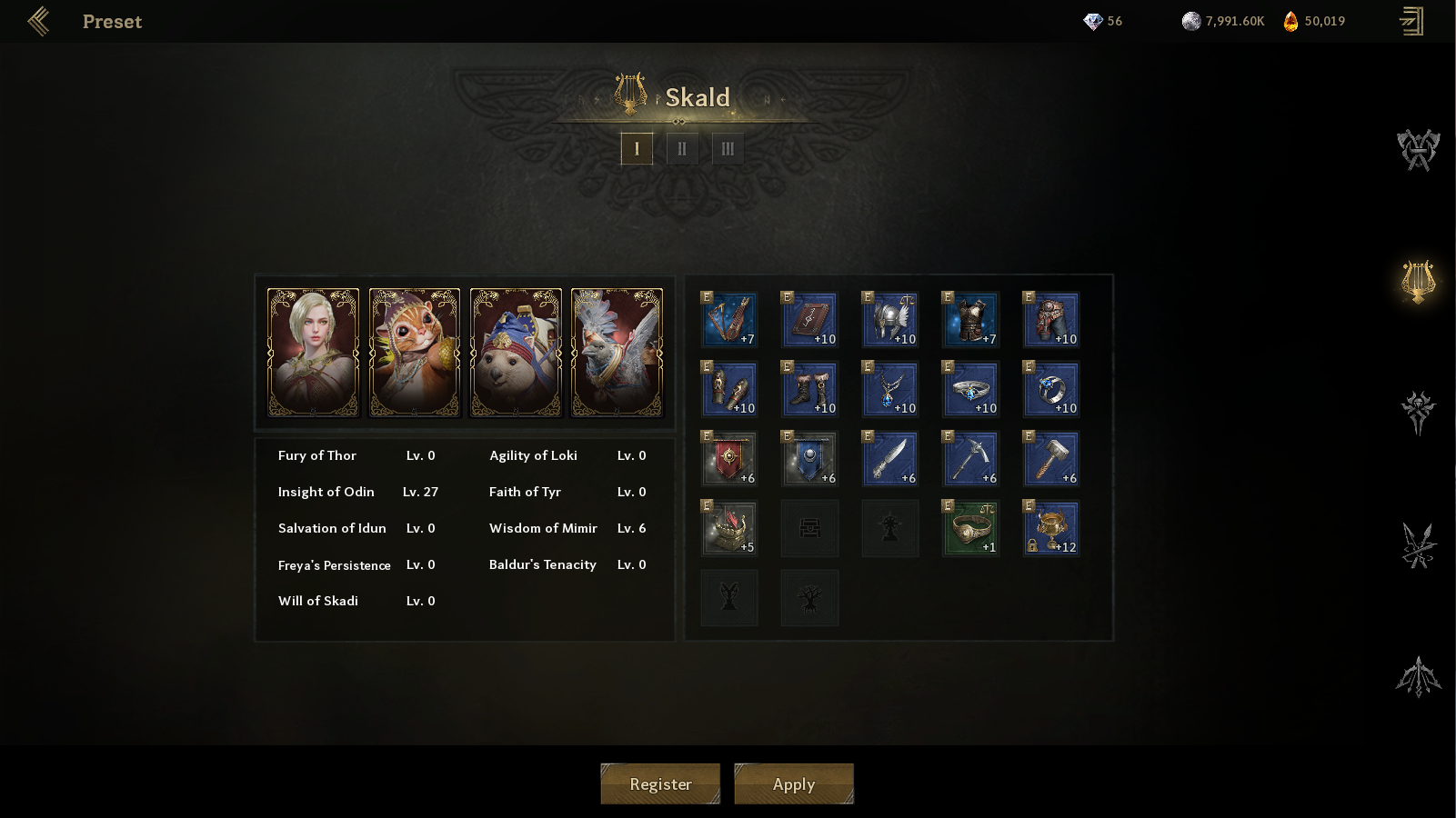Screen dimensions: 1456x818
Task: Switch to the crossed axes class preset
Action: point(1418,150)
